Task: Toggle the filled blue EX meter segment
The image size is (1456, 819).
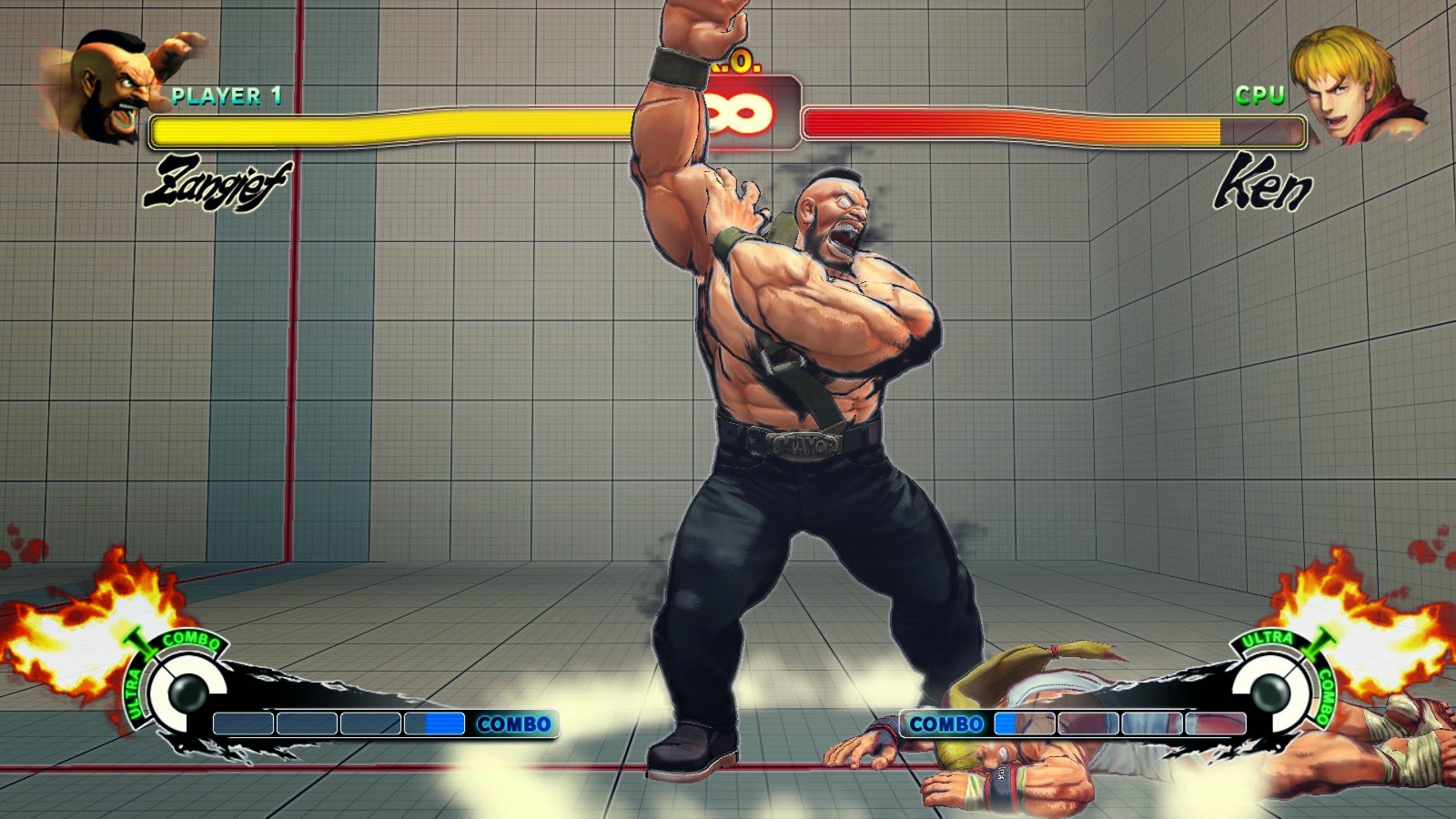Action: click(446, 725)
